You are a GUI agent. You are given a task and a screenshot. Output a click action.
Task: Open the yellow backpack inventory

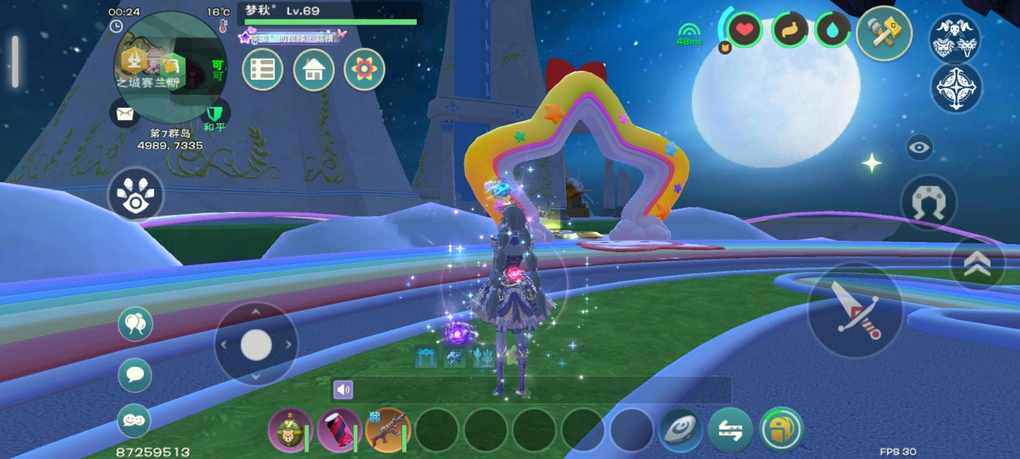pos(781,430)
